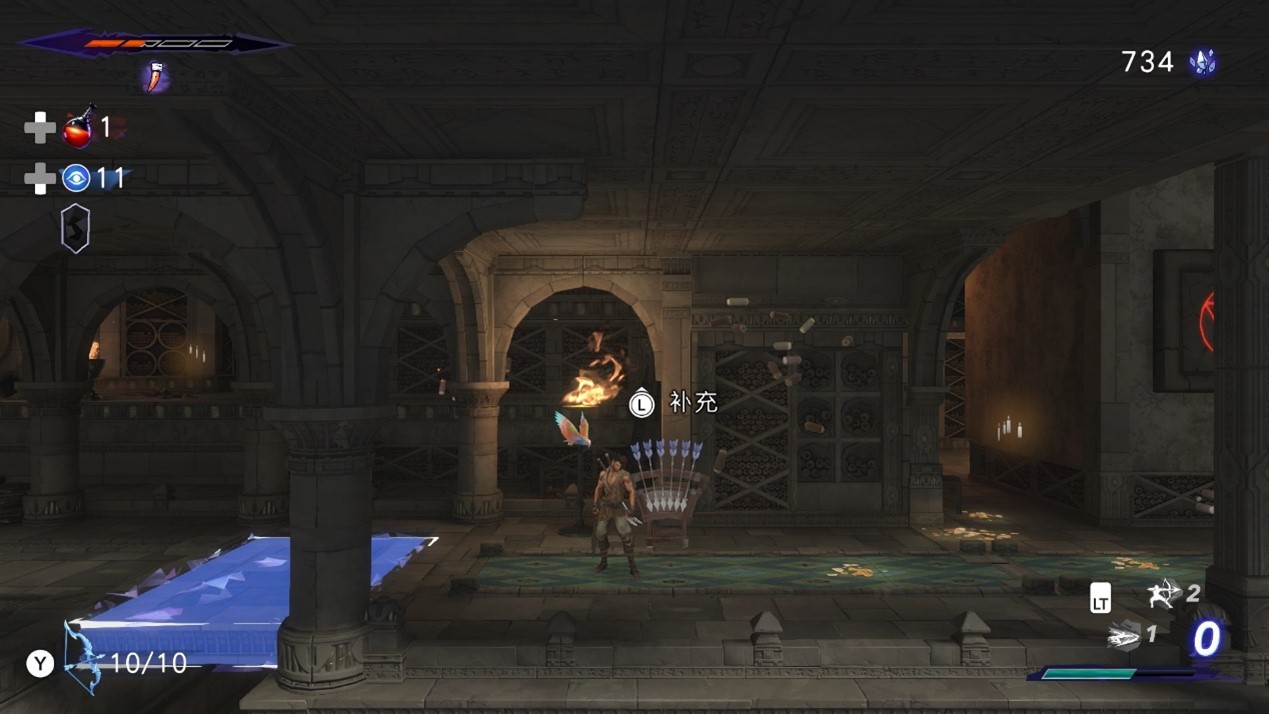Select the orange horn amulet icon
The height and width of the screenshot is (714, 1269).
(154, 77)
